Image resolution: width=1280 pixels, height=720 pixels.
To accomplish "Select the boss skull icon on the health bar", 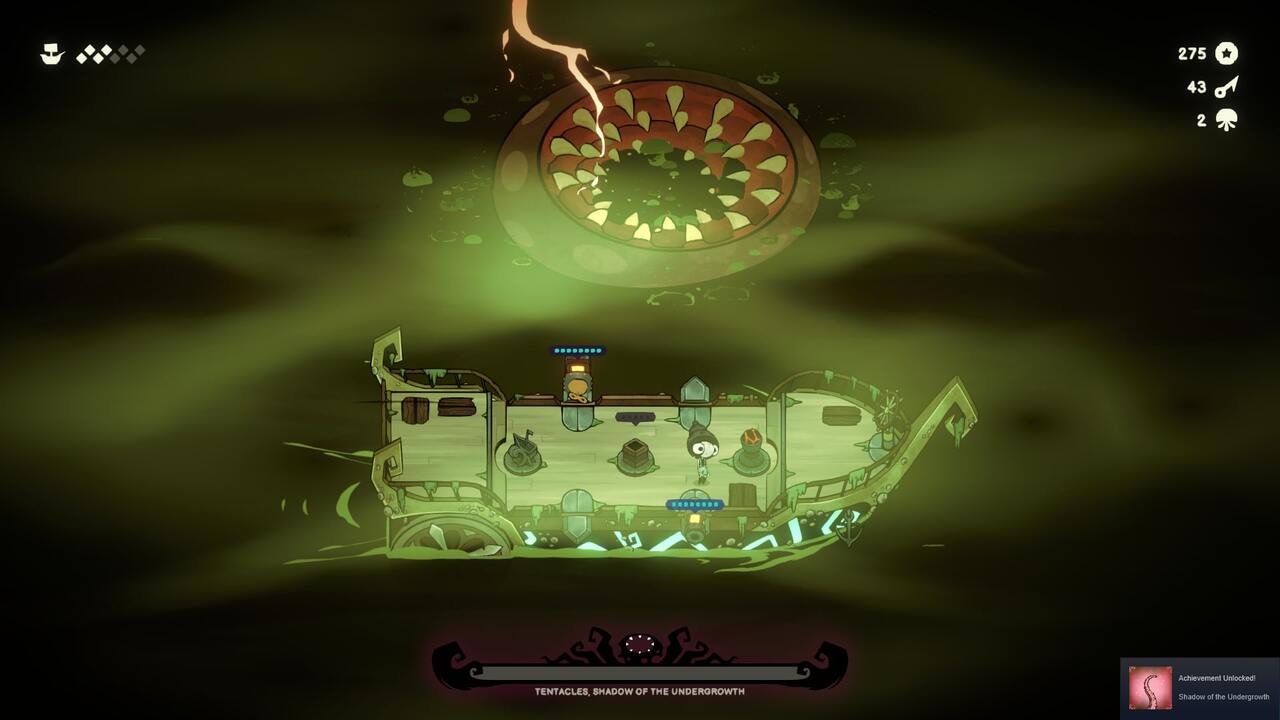I will [640, 645].
